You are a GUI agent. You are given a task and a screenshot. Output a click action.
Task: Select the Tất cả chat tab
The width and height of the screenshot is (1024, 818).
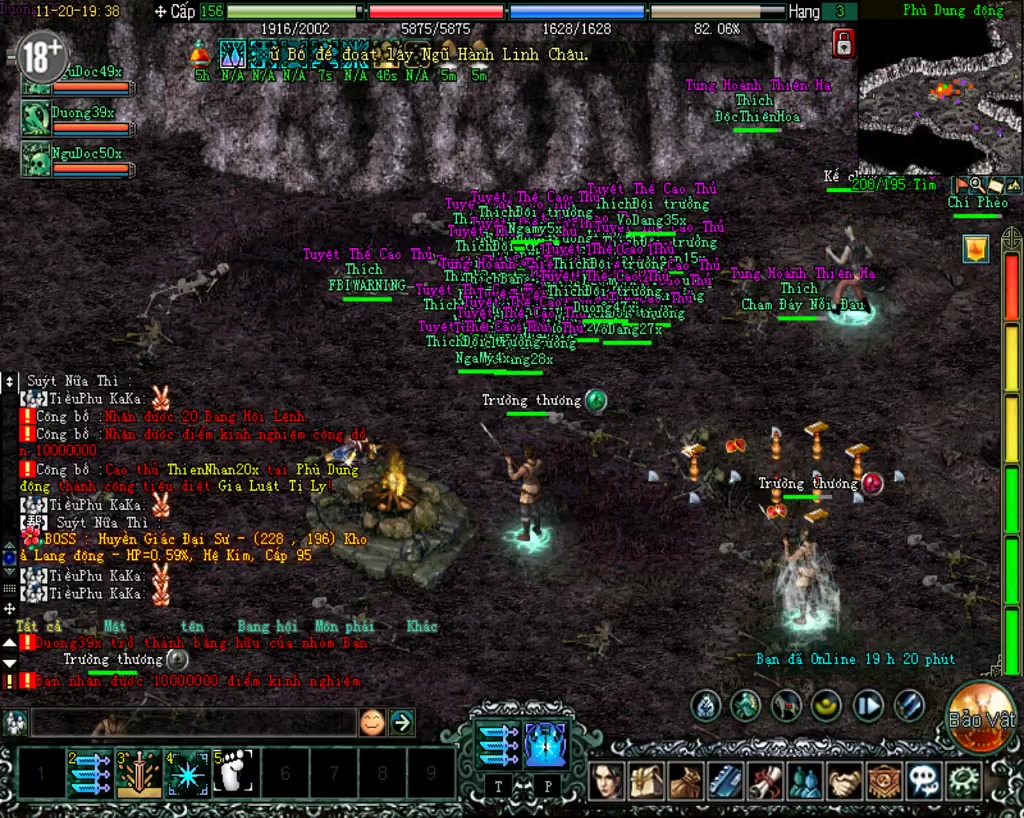tap(40, 626)
